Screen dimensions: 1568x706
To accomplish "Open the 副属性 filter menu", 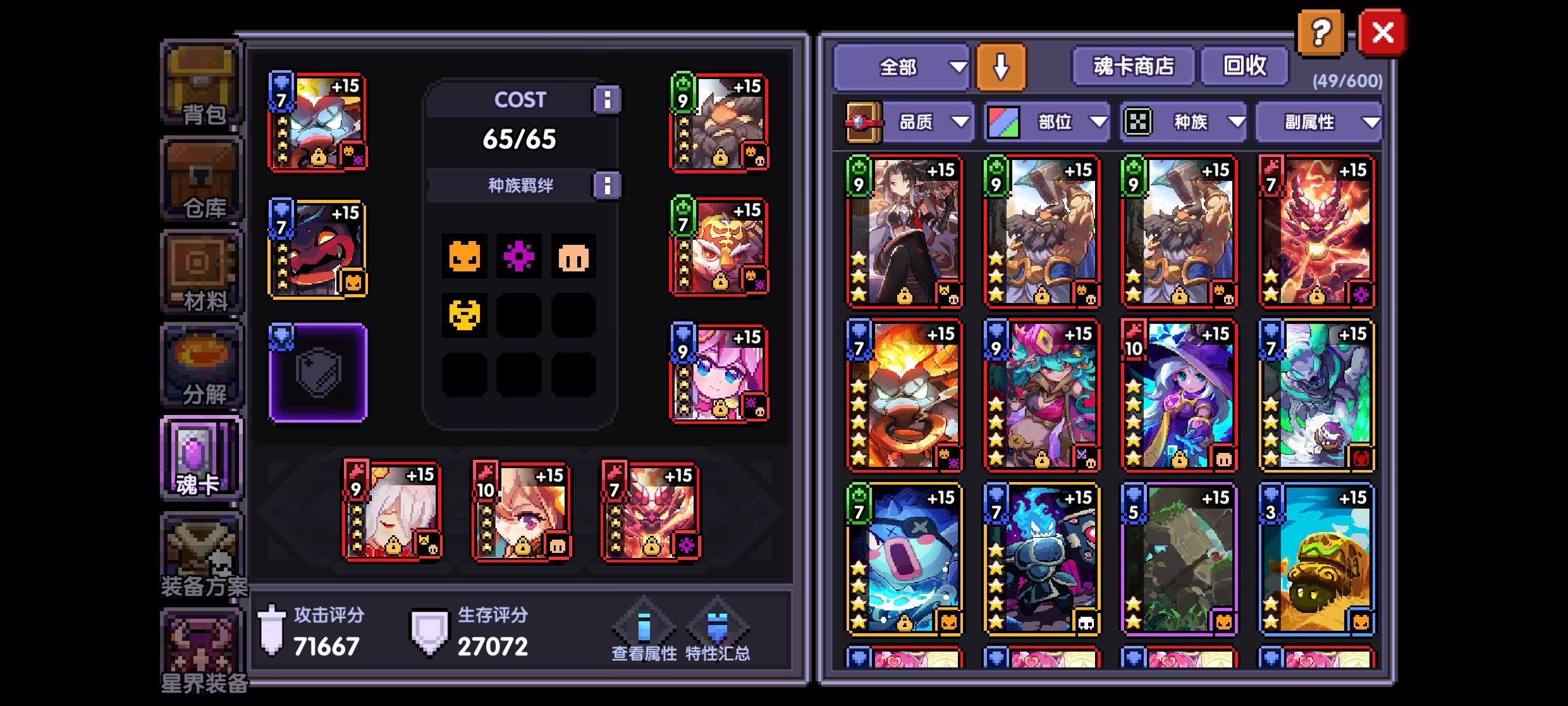I will tap(1320, 123).
